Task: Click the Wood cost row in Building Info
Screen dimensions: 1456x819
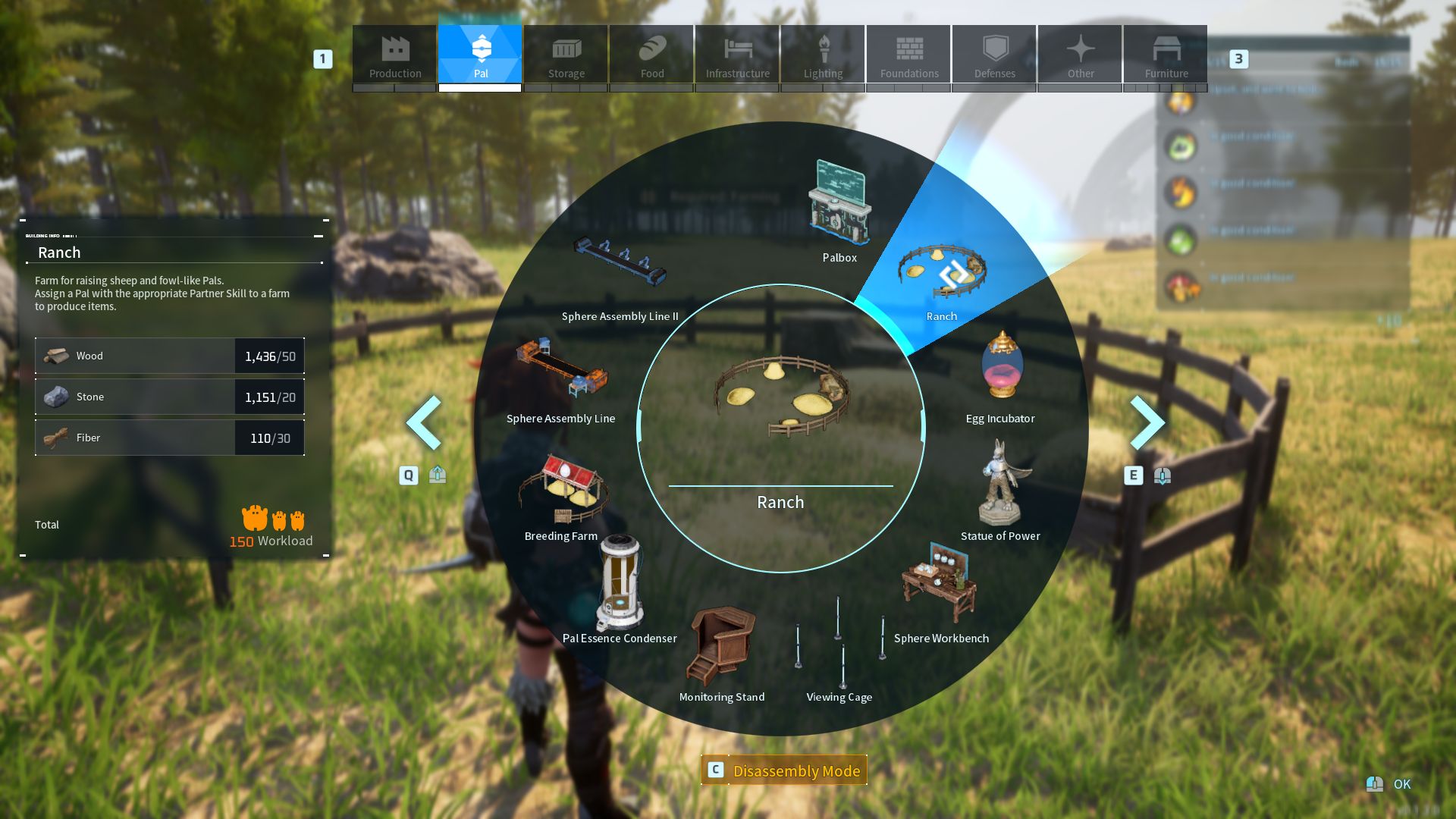Action: 169,356
